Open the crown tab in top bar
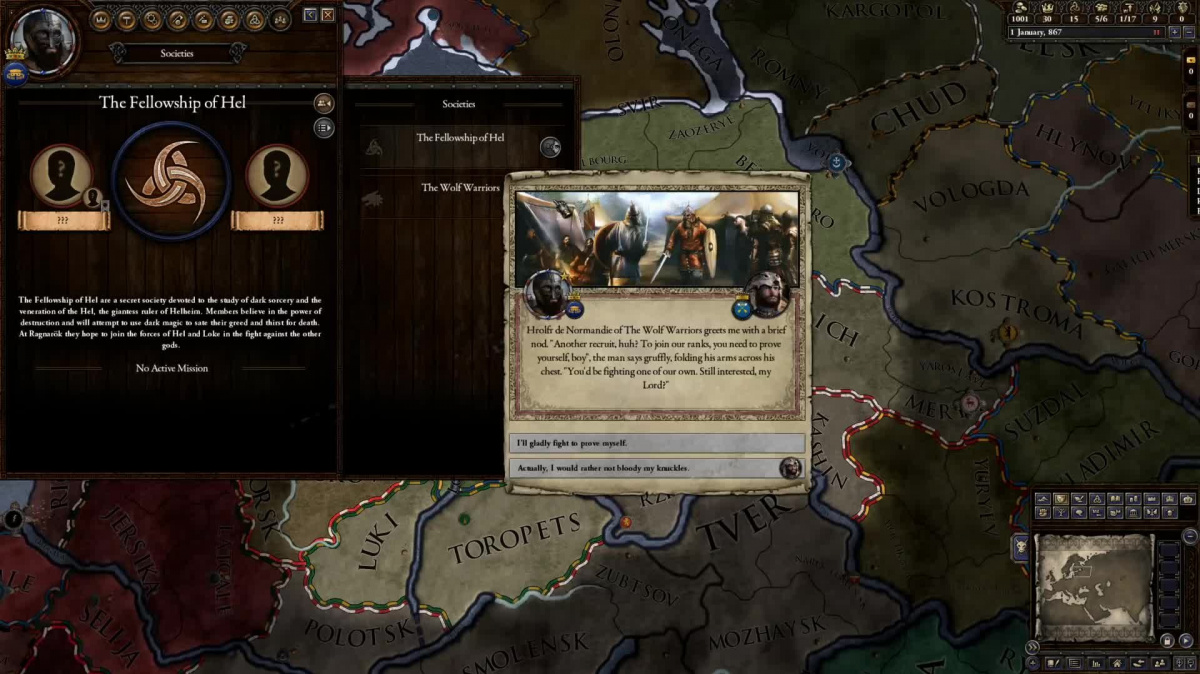The image size is (1200, 674). pyautogui.click(x=100, y=19)
